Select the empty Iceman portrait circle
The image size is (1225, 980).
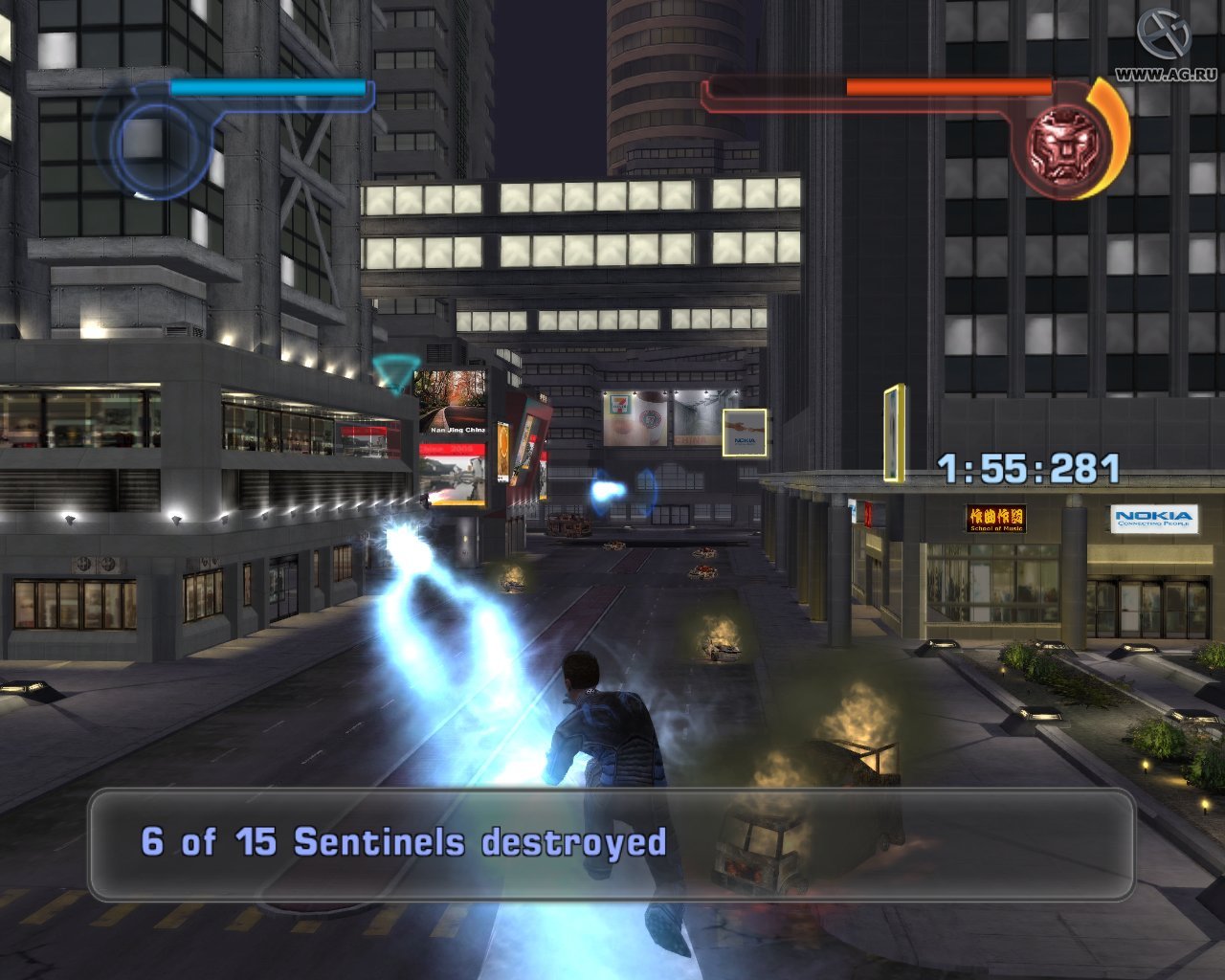[x=163, y=144]
